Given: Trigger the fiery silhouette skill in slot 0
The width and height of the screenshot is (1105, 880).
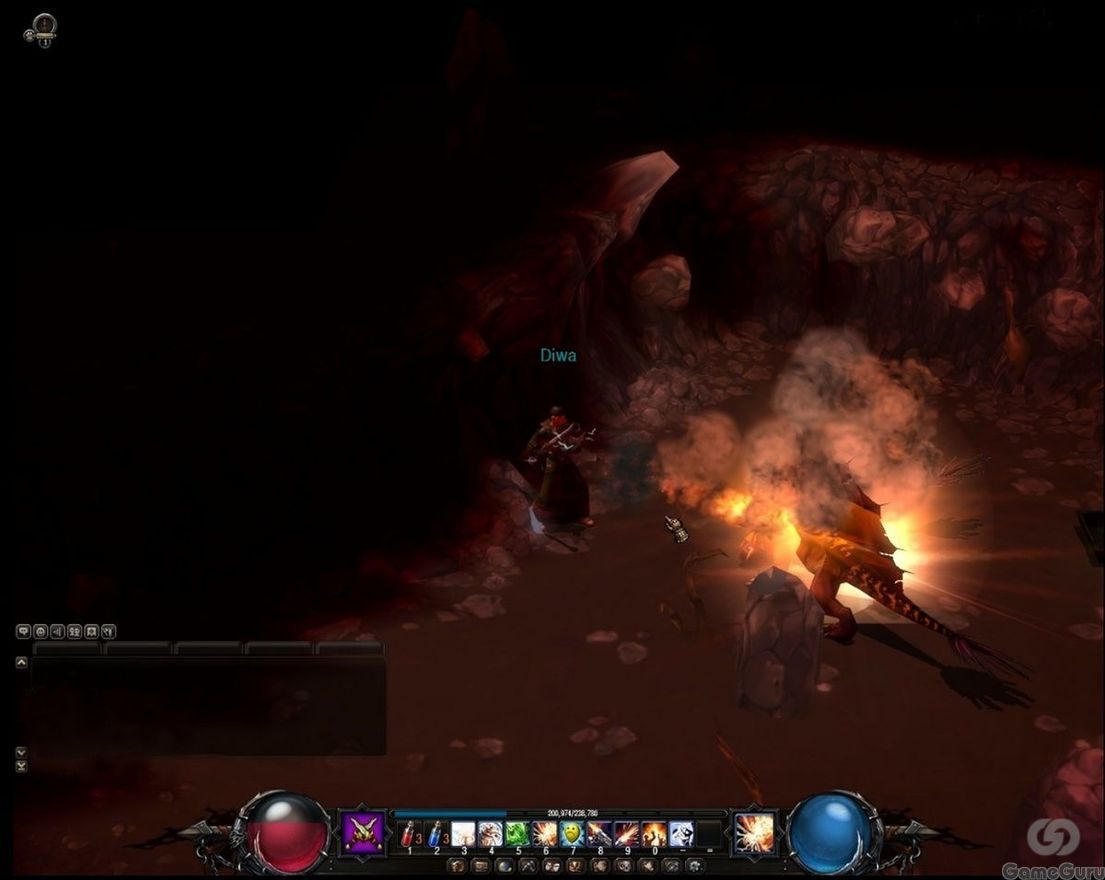Looking at the screenshot, I should tap(654, 833).
